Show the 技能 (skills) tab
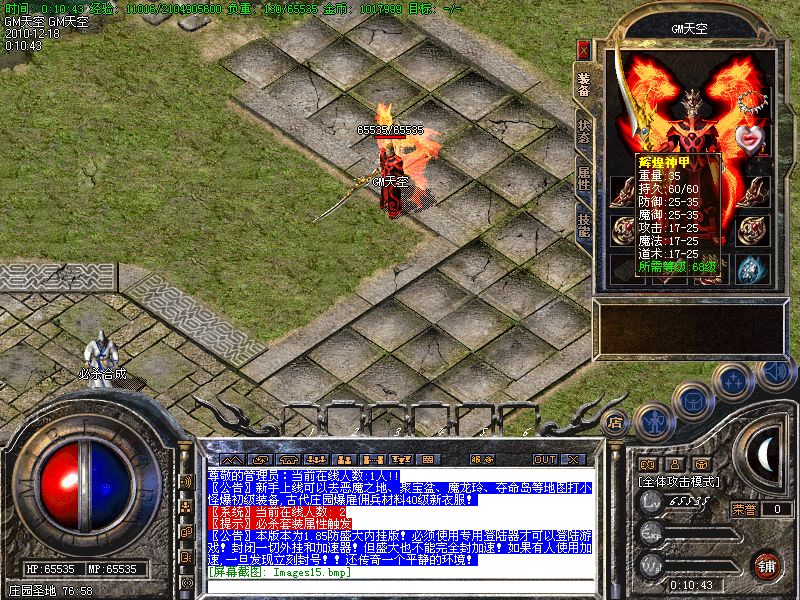The image size is (800, 600). 584,226
